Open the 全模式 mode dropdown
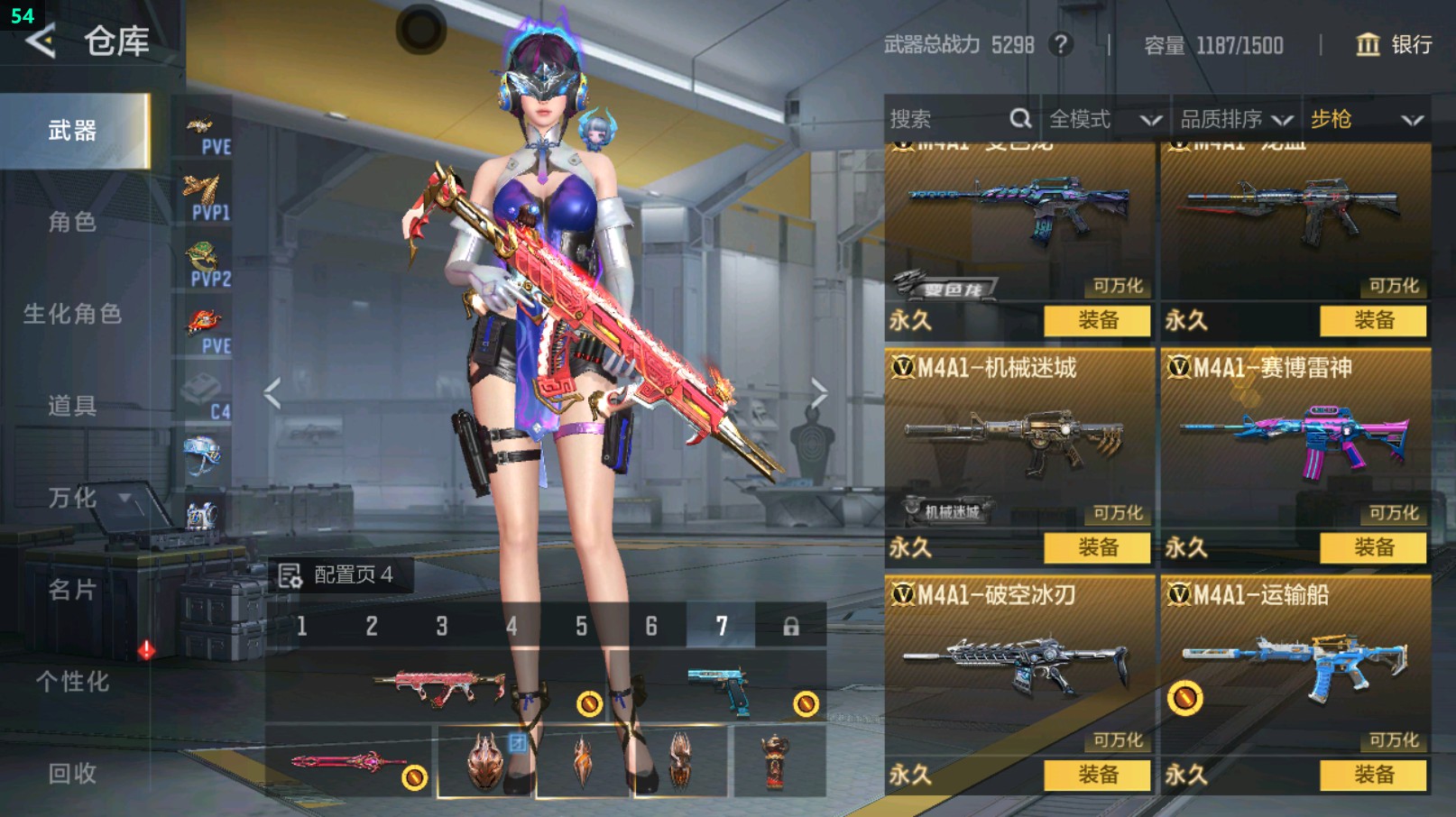The image size is (1456, 817). click(1104, 119)
